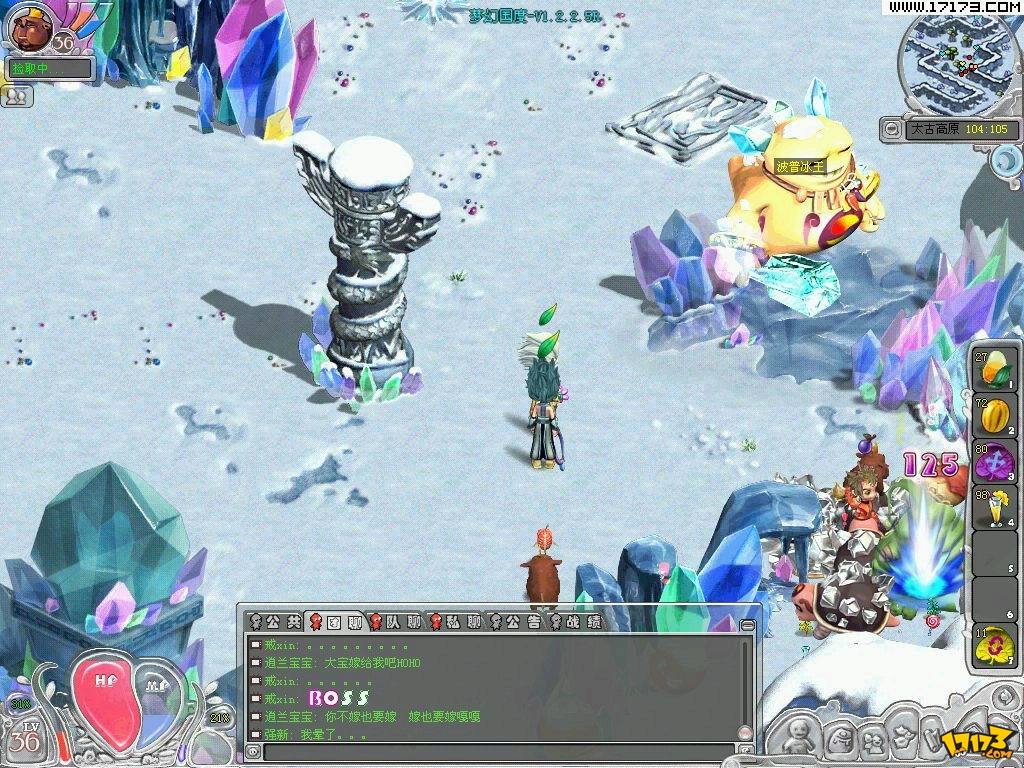
Task: Click the round button beside 太古高原 label
Action: [891, 128]
